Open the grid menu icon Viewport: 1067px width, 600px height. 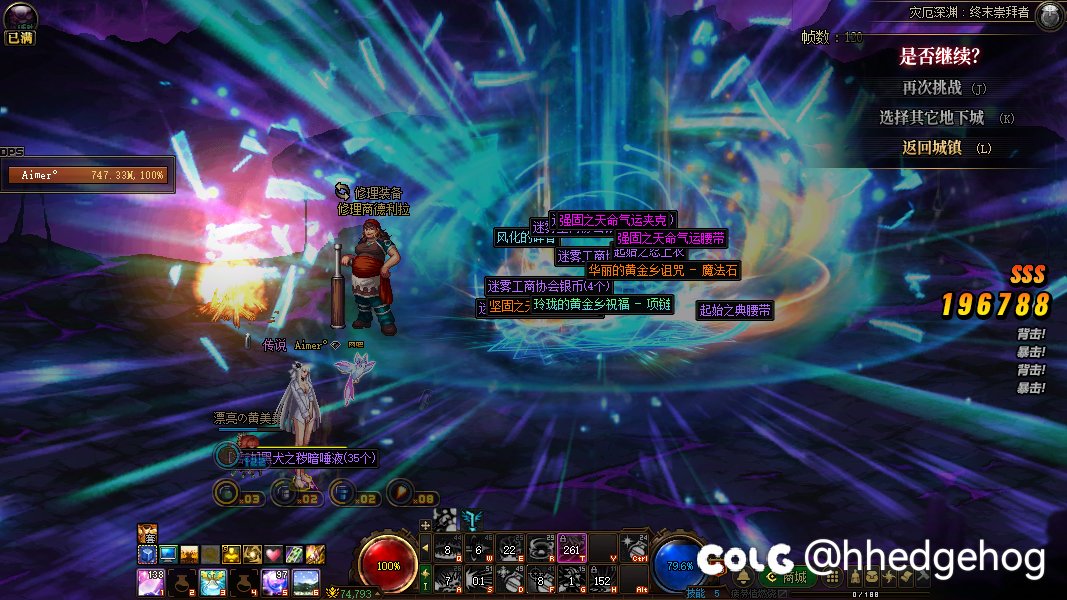[x=831, y=577]
